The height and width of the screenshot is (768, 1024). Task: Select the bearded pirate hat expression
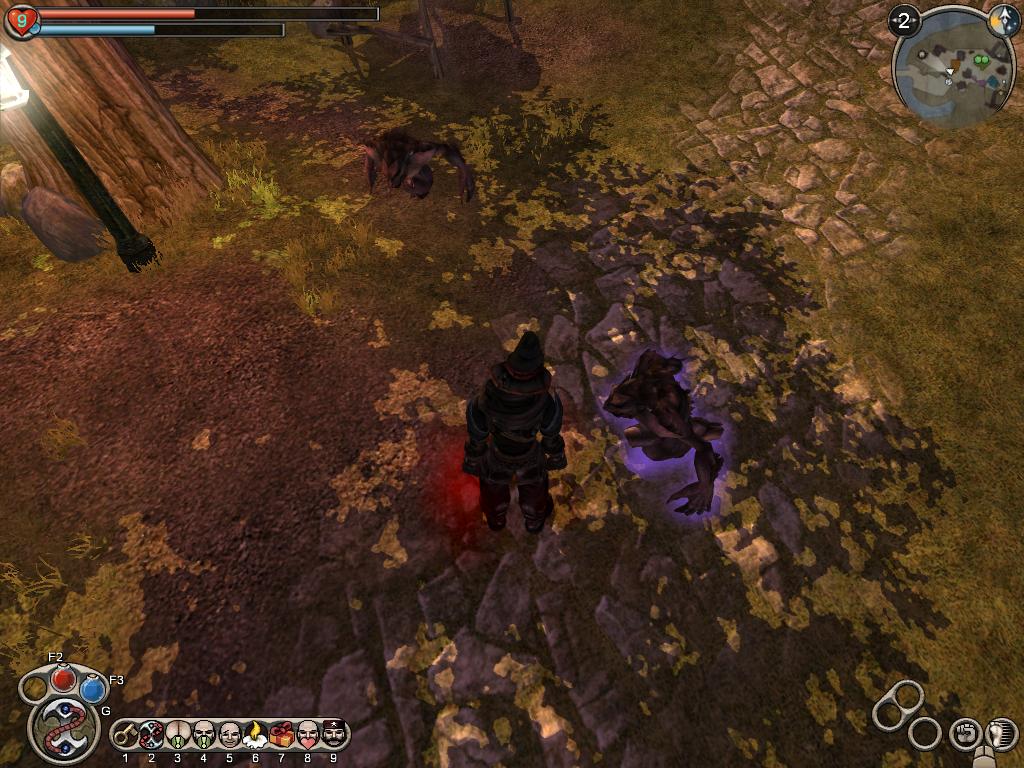[x=334, y=735]
